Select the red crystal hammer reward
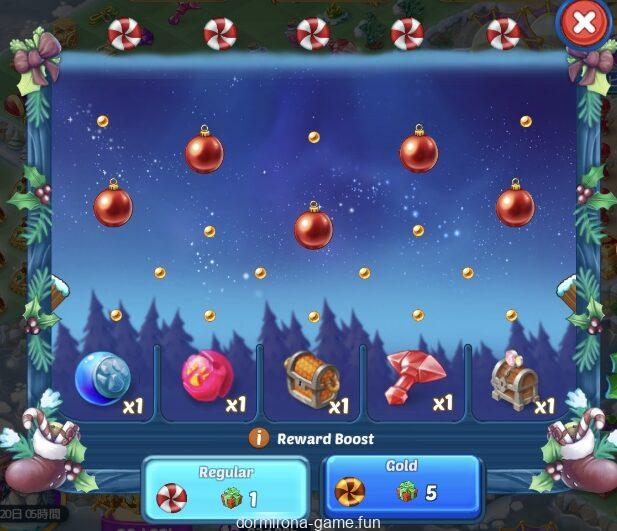Viewport: 617px width, 531px height. [414, 378]
